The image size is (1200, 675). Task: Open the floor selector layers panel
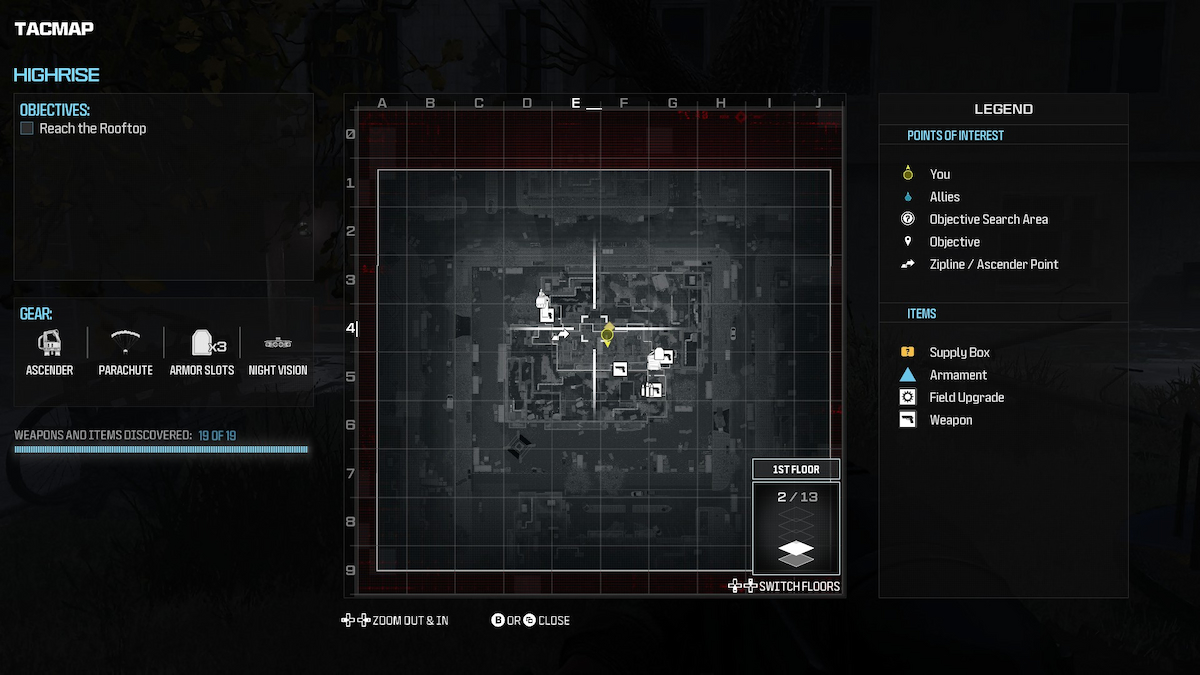click(x=796, y=527)
